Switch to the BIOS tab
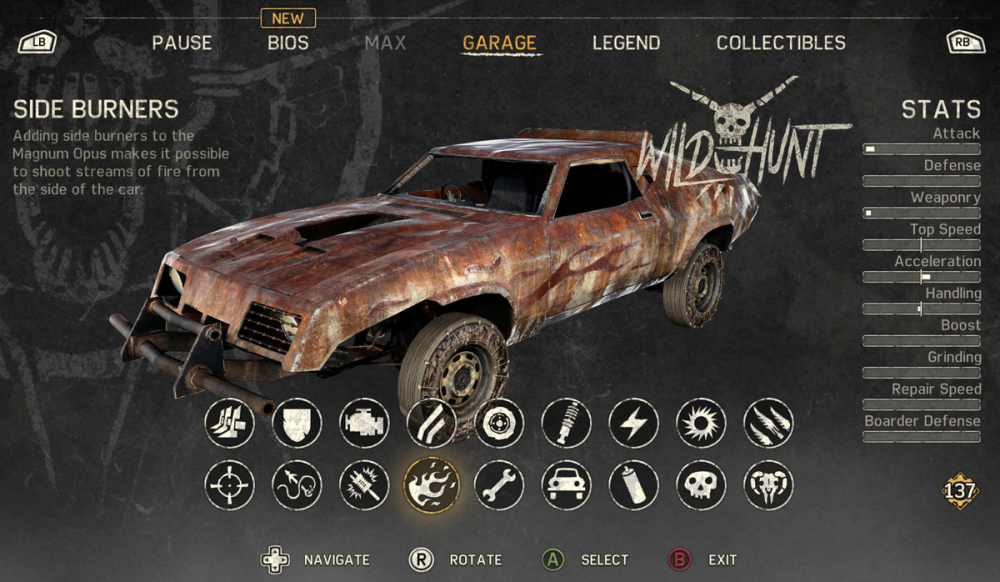This screenshot has width=1000, height=582. tap(288, 43)
